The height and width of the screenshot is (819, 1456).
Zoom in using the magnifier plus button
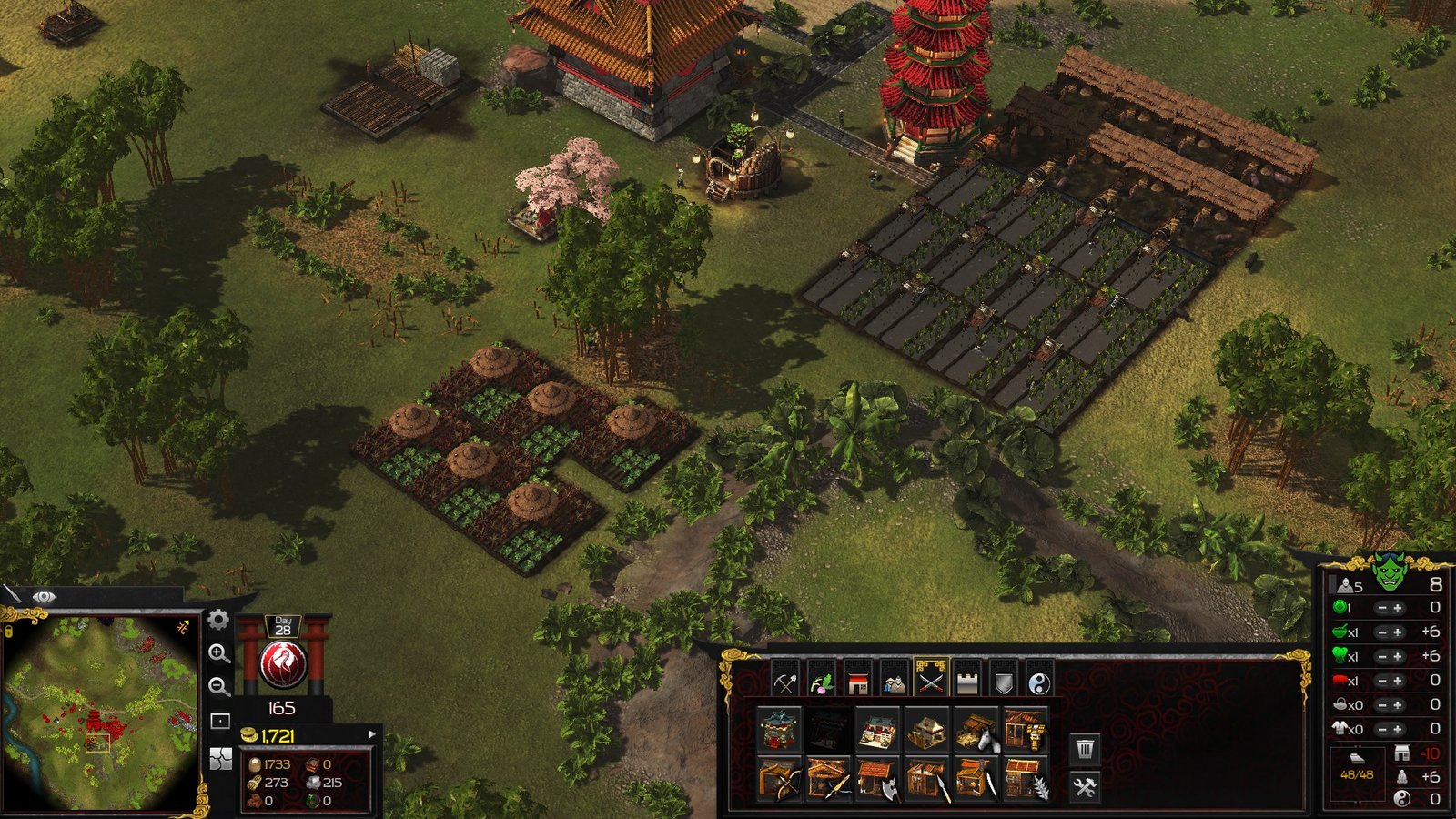pyautogui.click(x=218, y=653)
